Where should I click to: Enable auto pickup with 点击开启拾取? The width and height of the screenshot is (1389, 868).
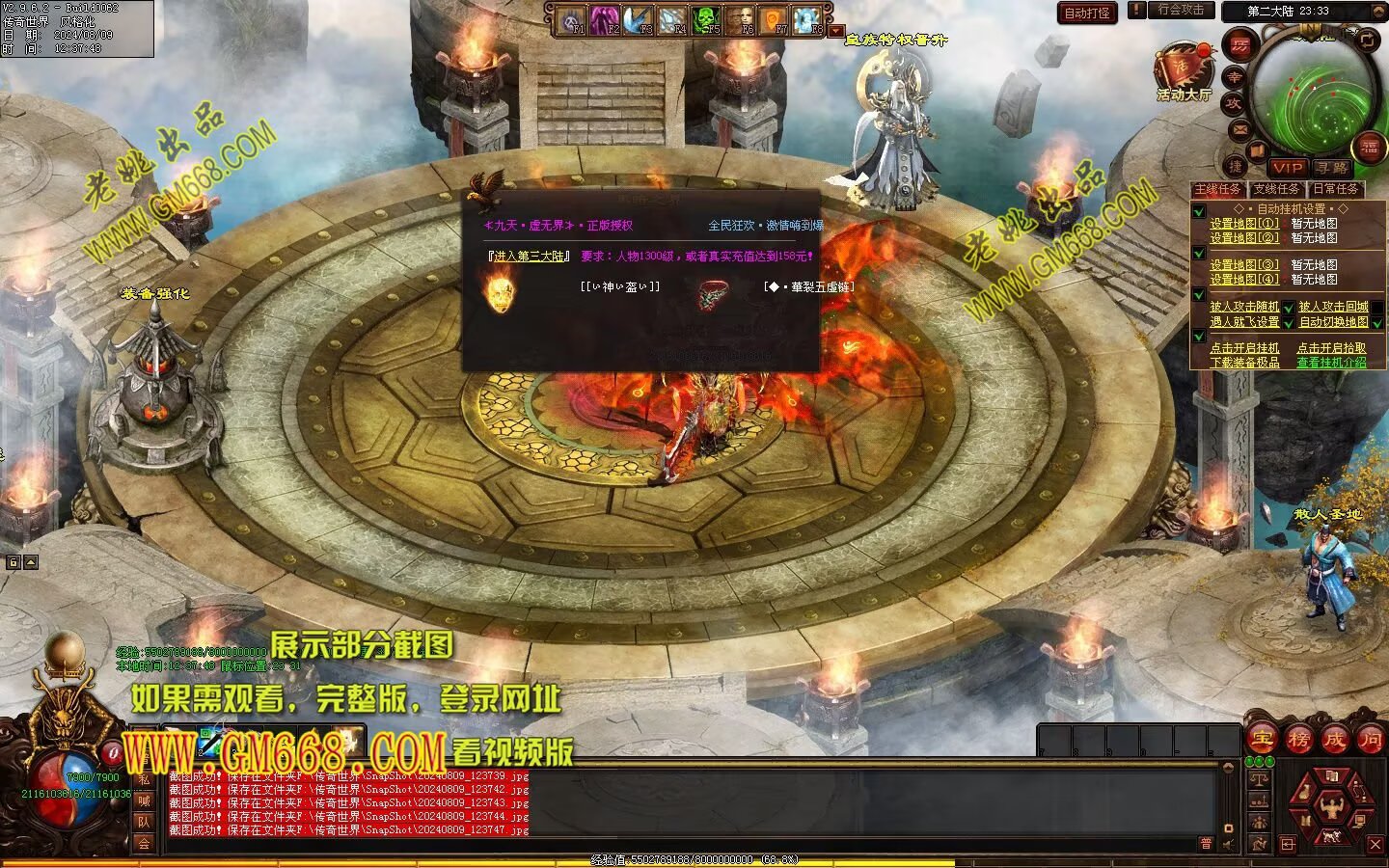1331,348
